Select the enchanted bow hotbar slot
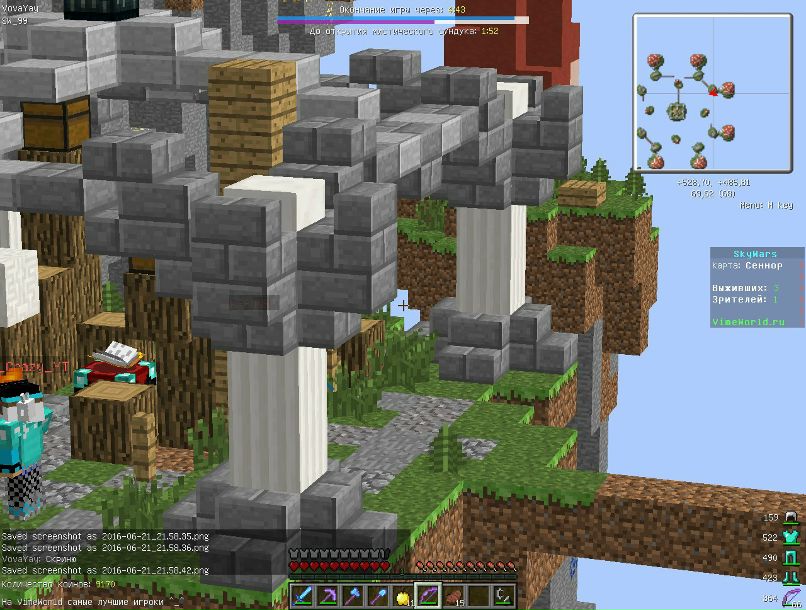This screenshot has height=610, width=806. click(429, 597)
